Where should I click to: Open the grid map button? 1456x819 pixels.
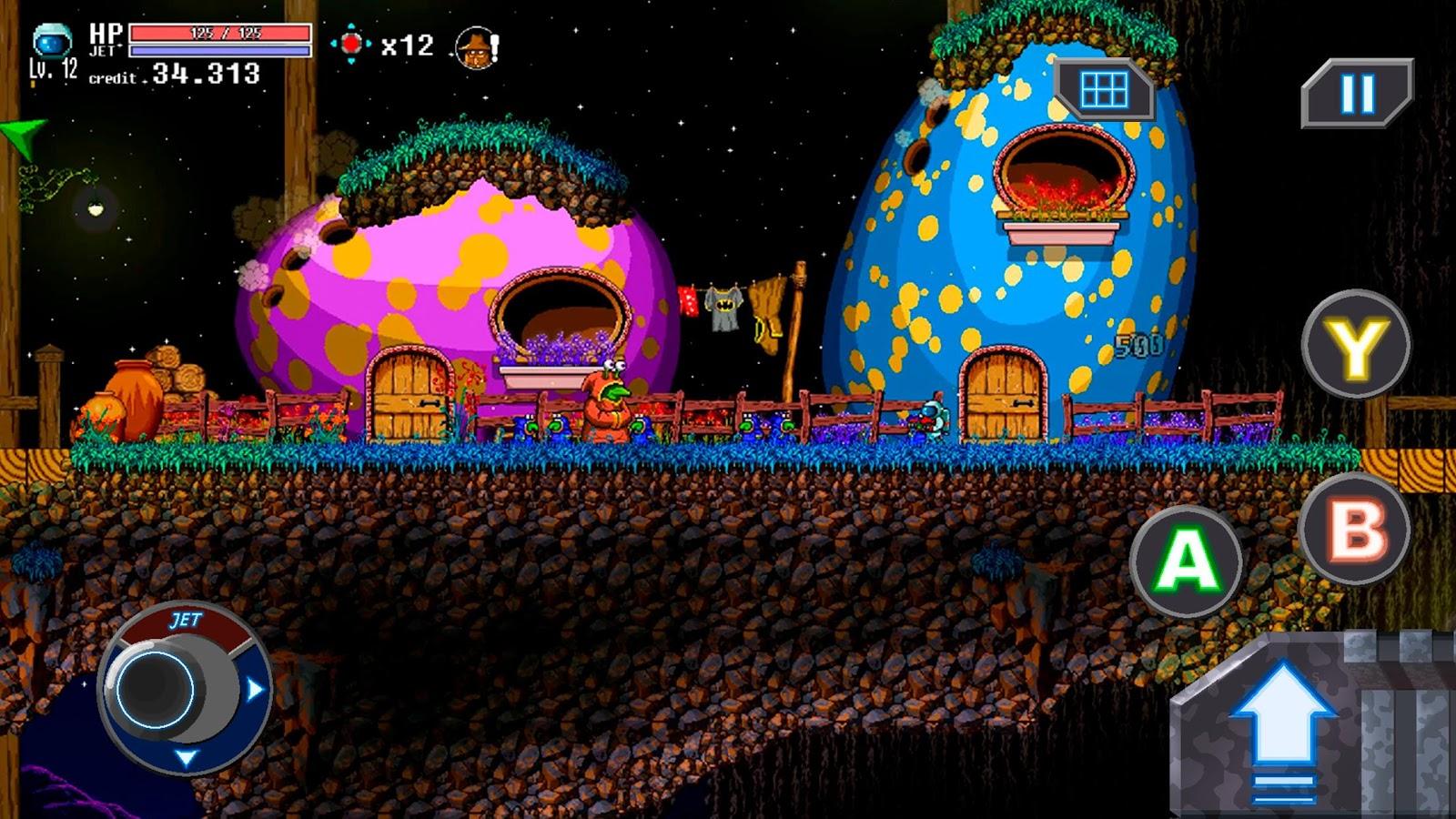pos(1104,90)
